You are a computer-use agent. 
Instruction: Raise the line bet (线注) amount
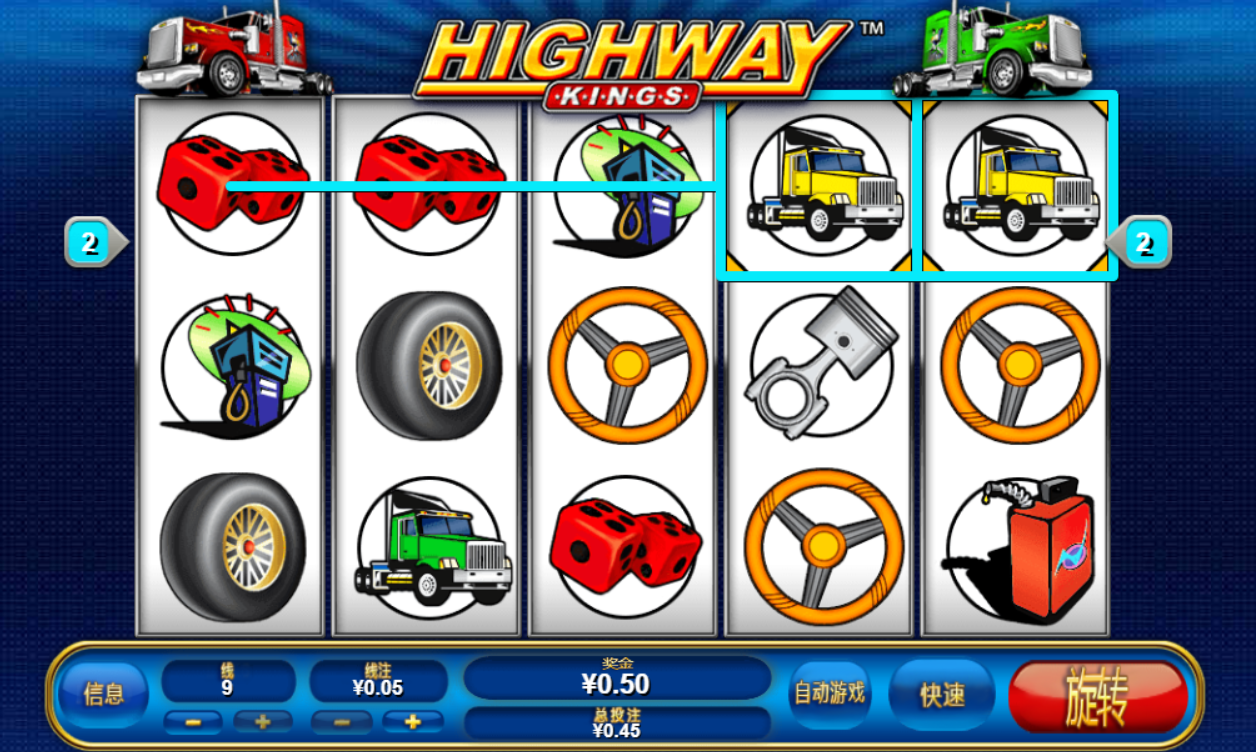click(412, 721)
